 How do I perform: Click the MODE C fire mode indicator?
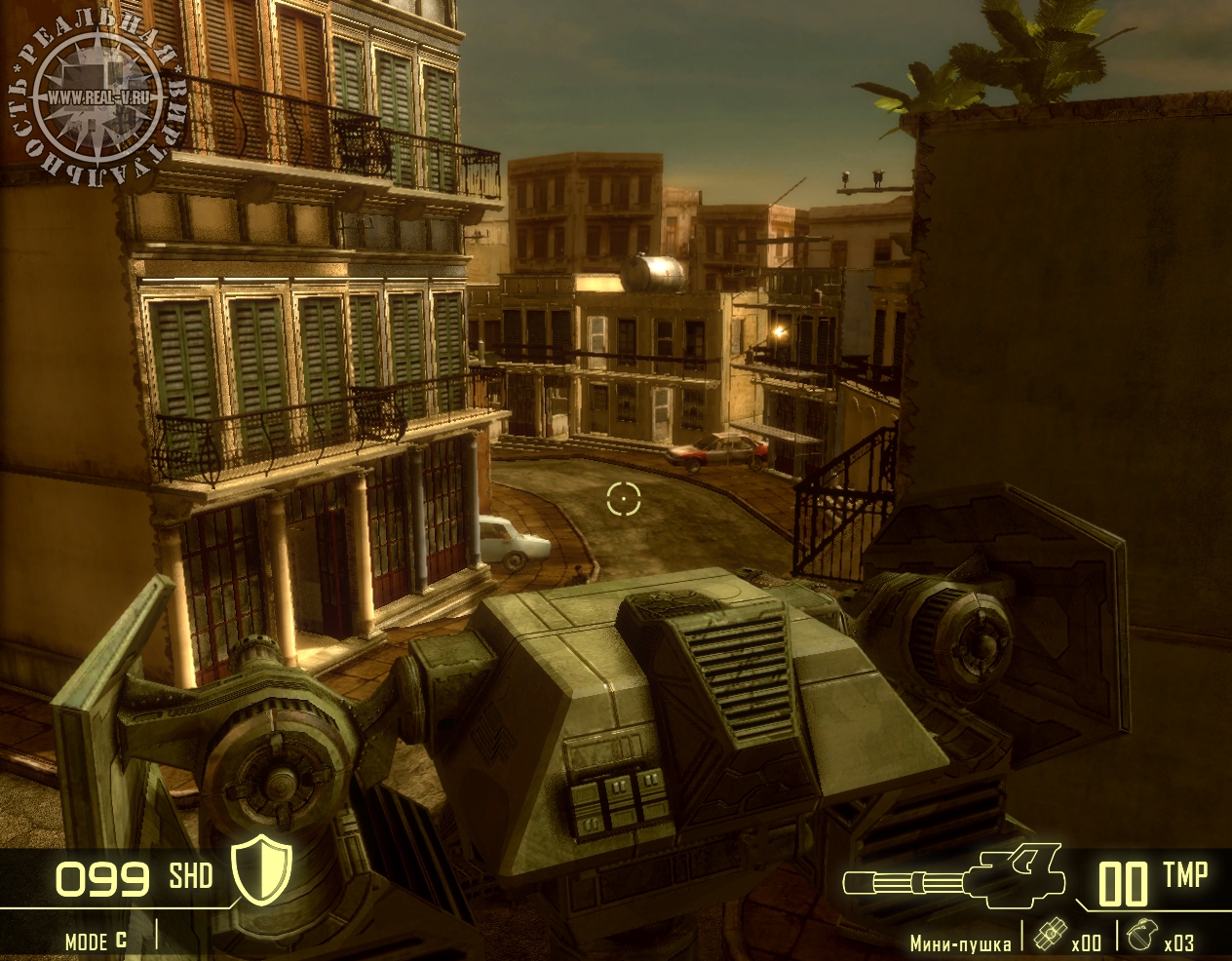[x=96, y=941]
